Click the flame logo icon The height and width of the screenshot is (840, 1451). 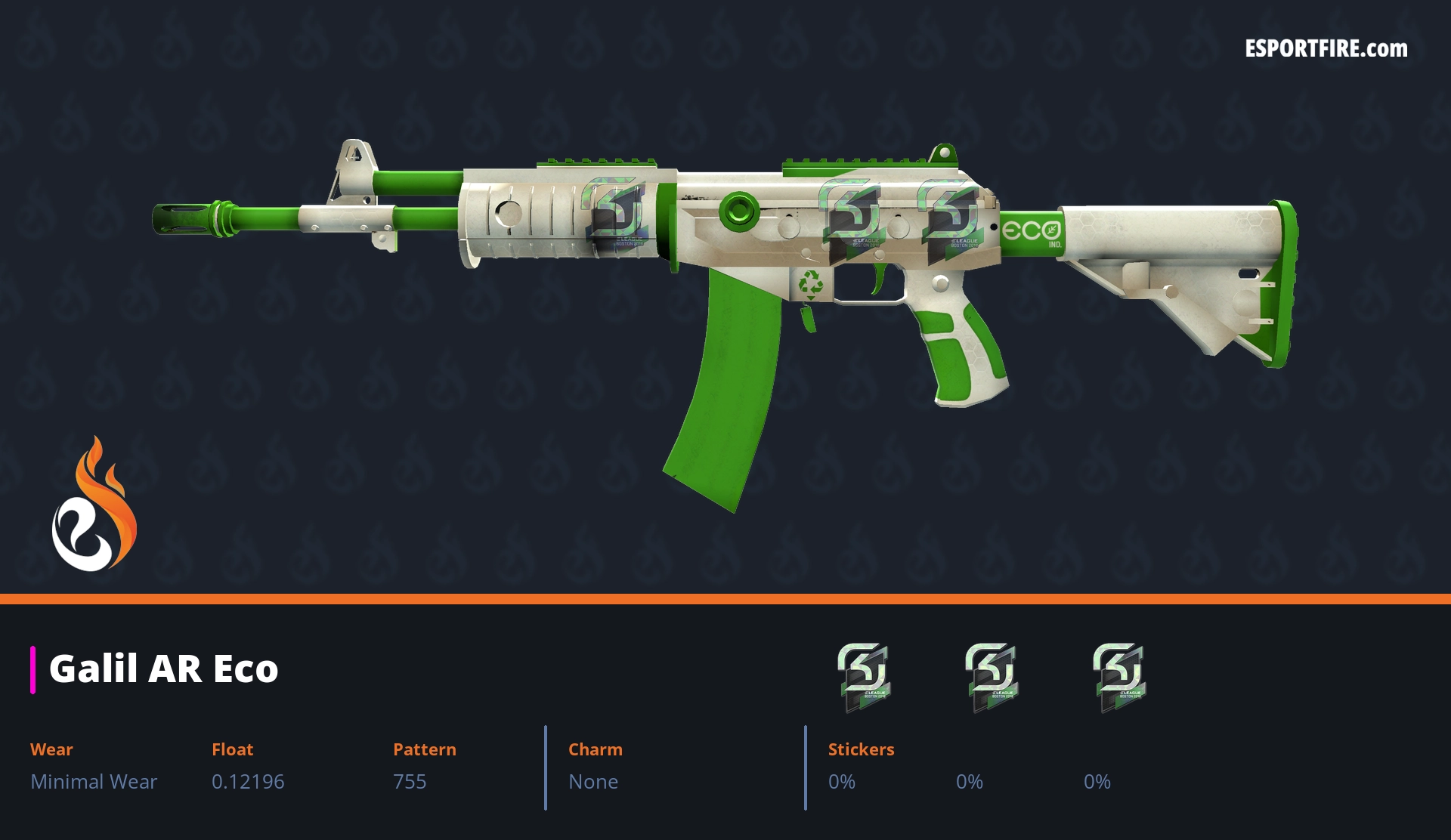[94, 505]
